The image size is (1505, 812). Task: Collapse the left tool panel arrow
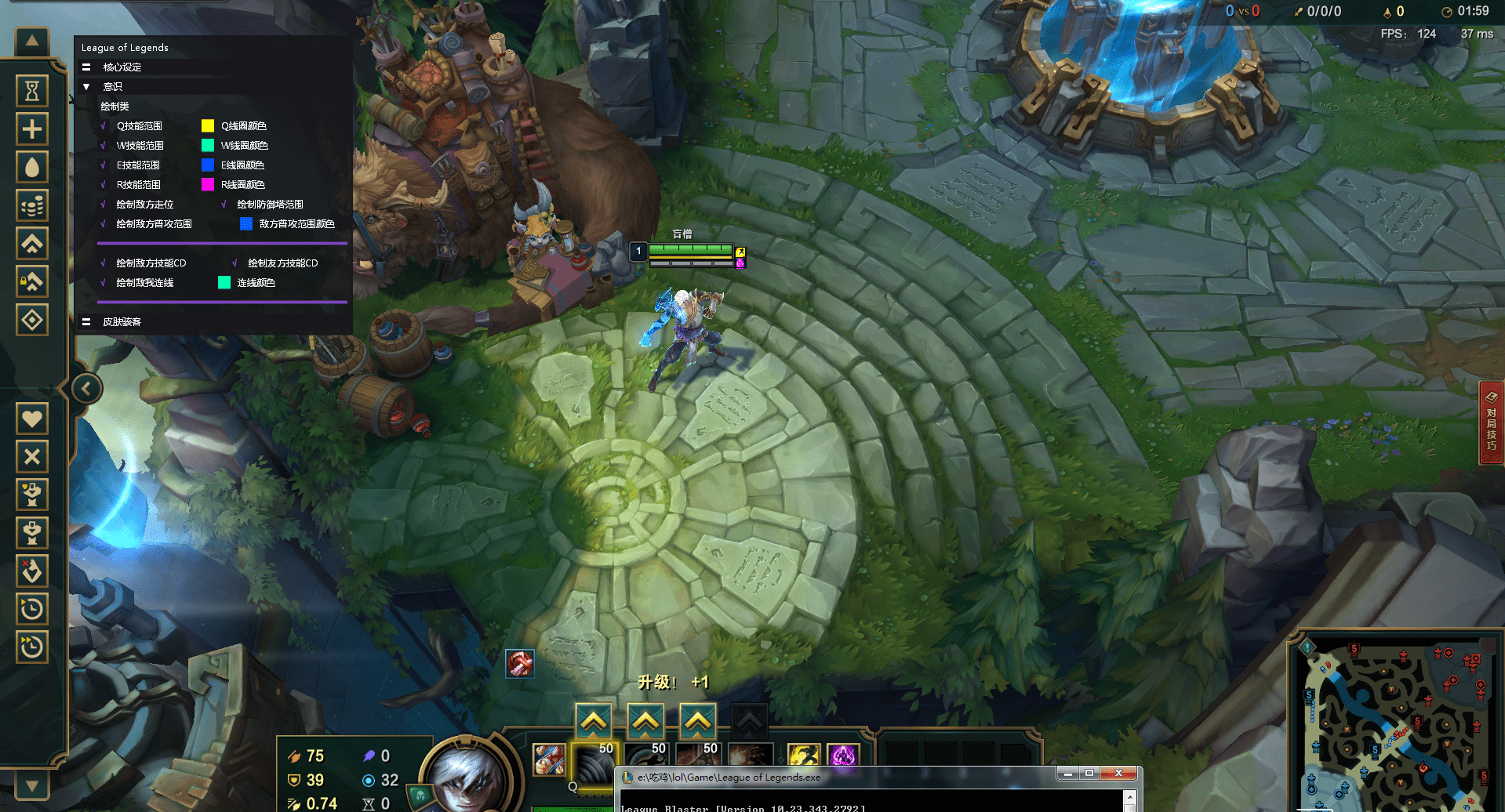coord(86,389)
